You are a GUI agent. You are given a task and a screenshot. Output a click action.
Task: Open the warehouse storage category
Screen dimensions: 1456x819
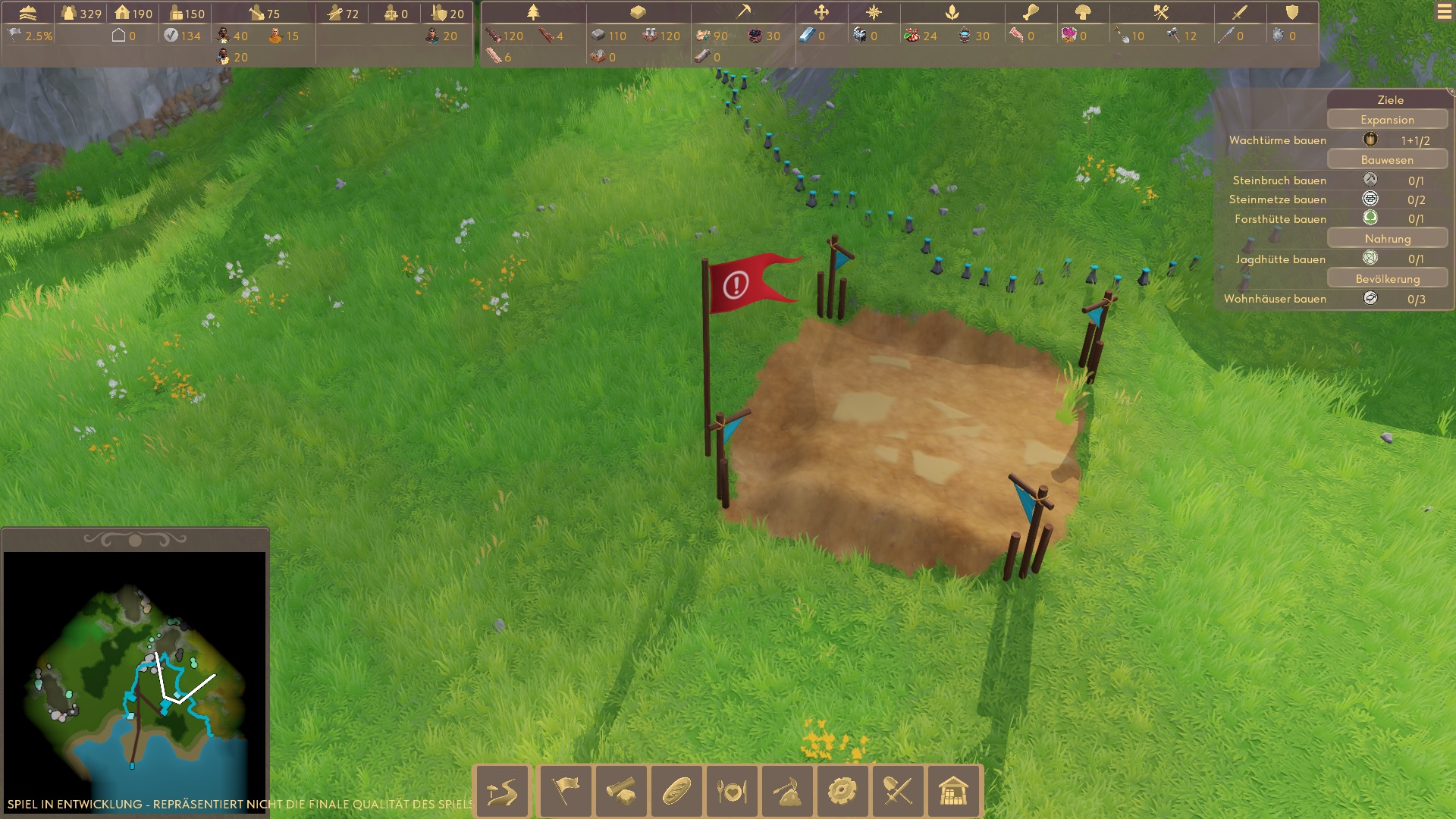click(x=953, y=792)
